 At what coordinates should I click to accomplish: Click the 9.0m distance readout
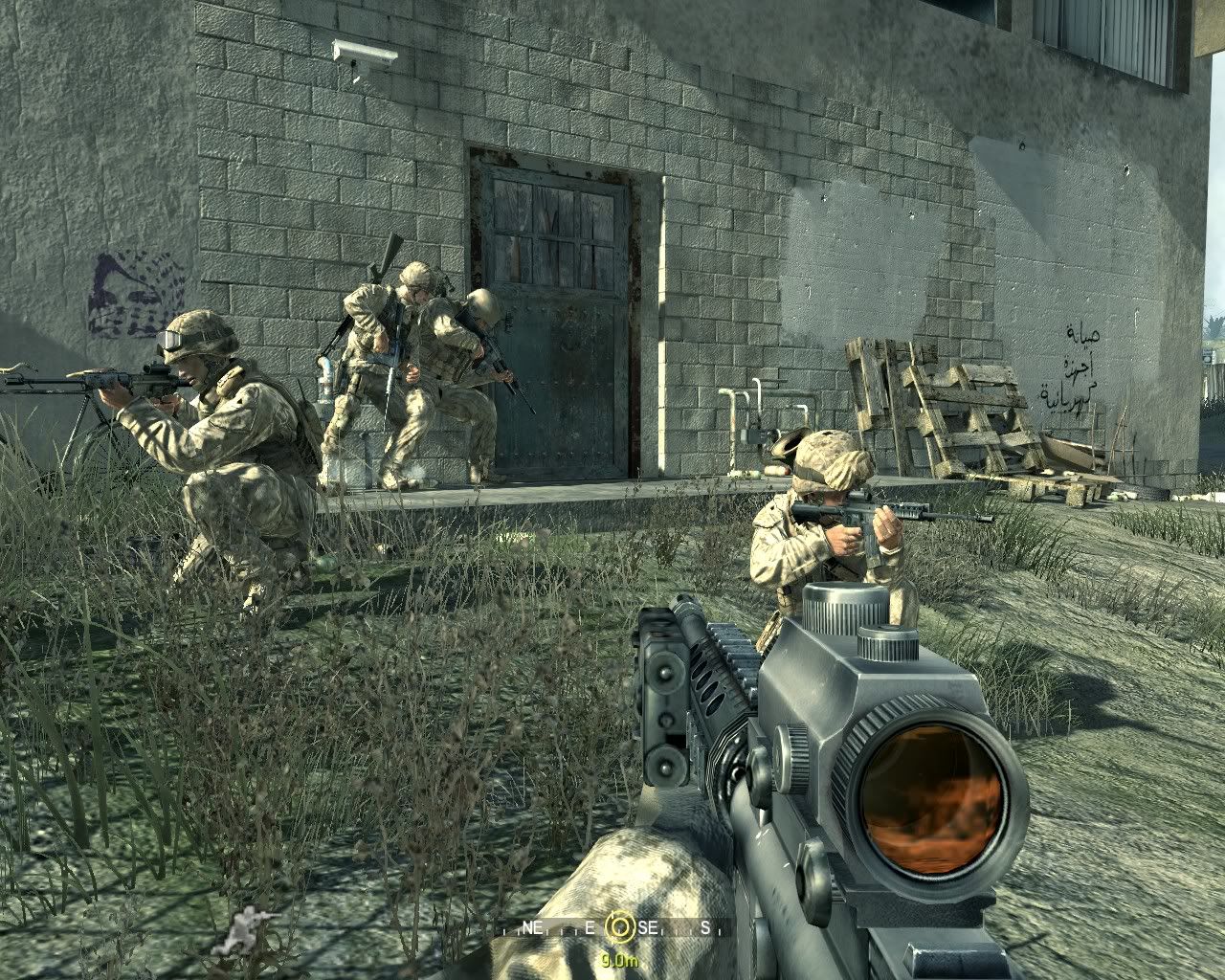(x=620, y=959)
